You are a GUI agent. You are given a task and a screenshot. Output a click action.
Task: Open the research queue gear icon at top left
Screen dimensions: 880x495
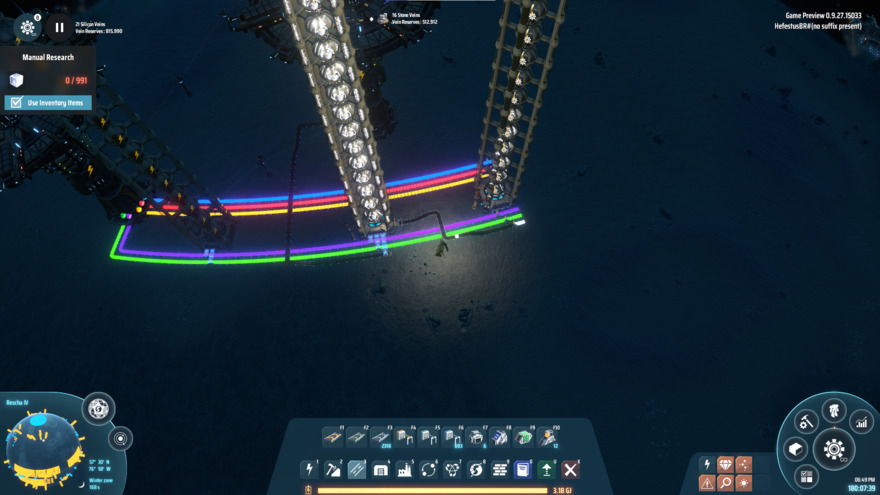(x=28, y=28)
